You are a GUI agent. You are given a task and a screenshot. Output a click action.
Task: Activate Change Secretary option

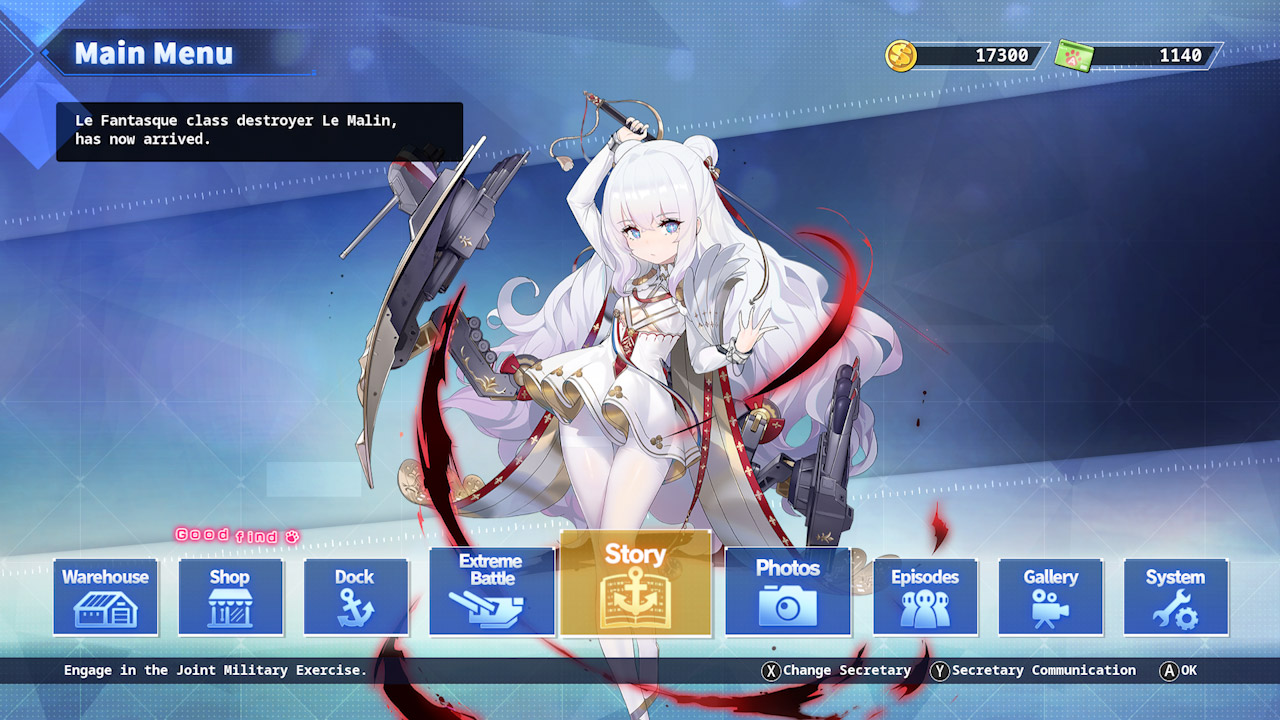(x=840, y=670)
